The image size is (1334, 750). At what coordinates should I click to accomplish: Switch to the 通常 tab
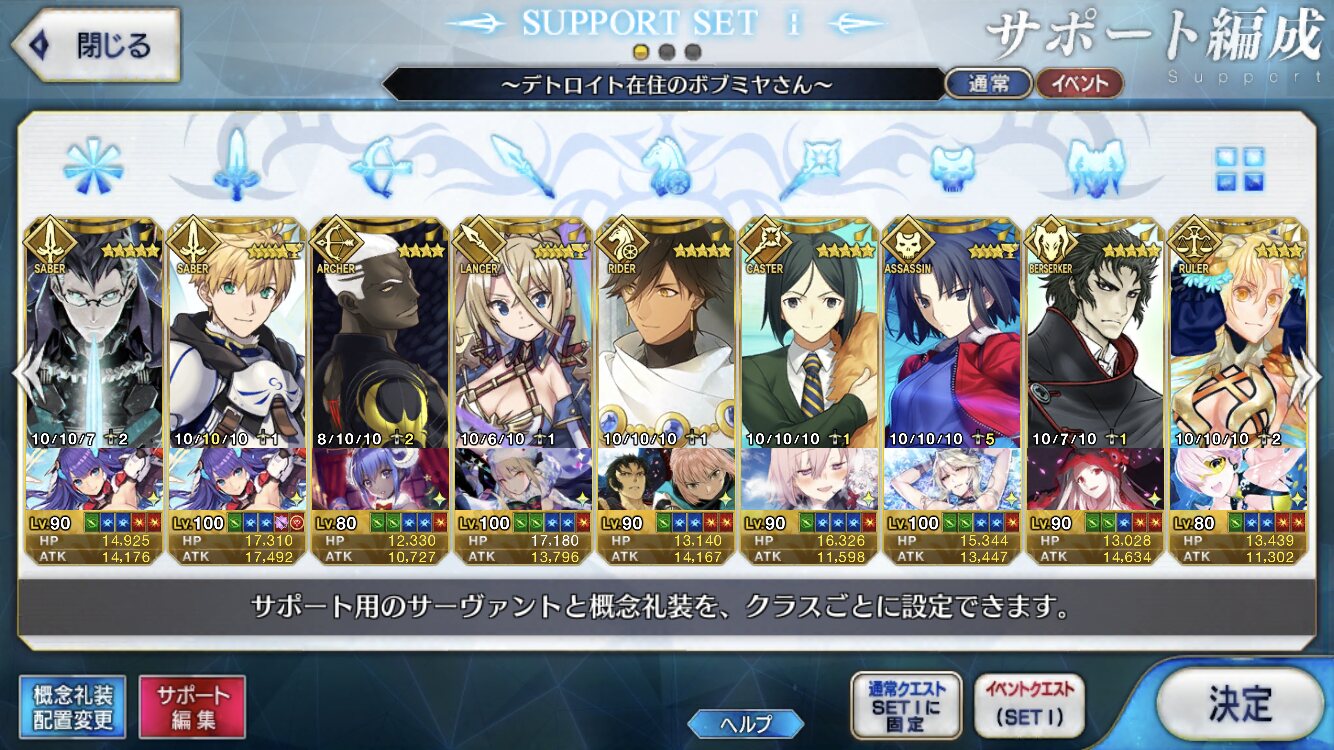click(987, 83)
